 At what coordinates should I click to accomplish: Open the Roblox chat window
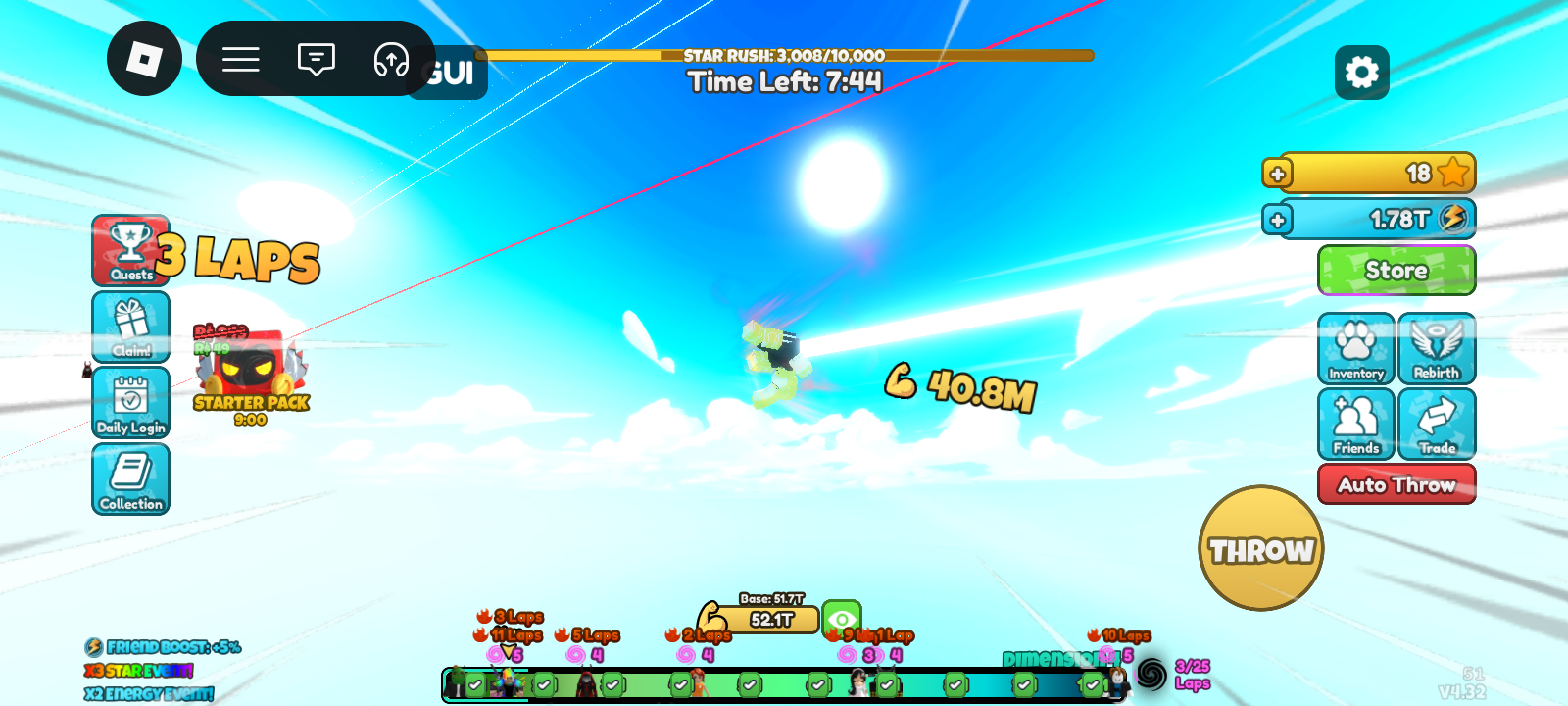(316, 59)
